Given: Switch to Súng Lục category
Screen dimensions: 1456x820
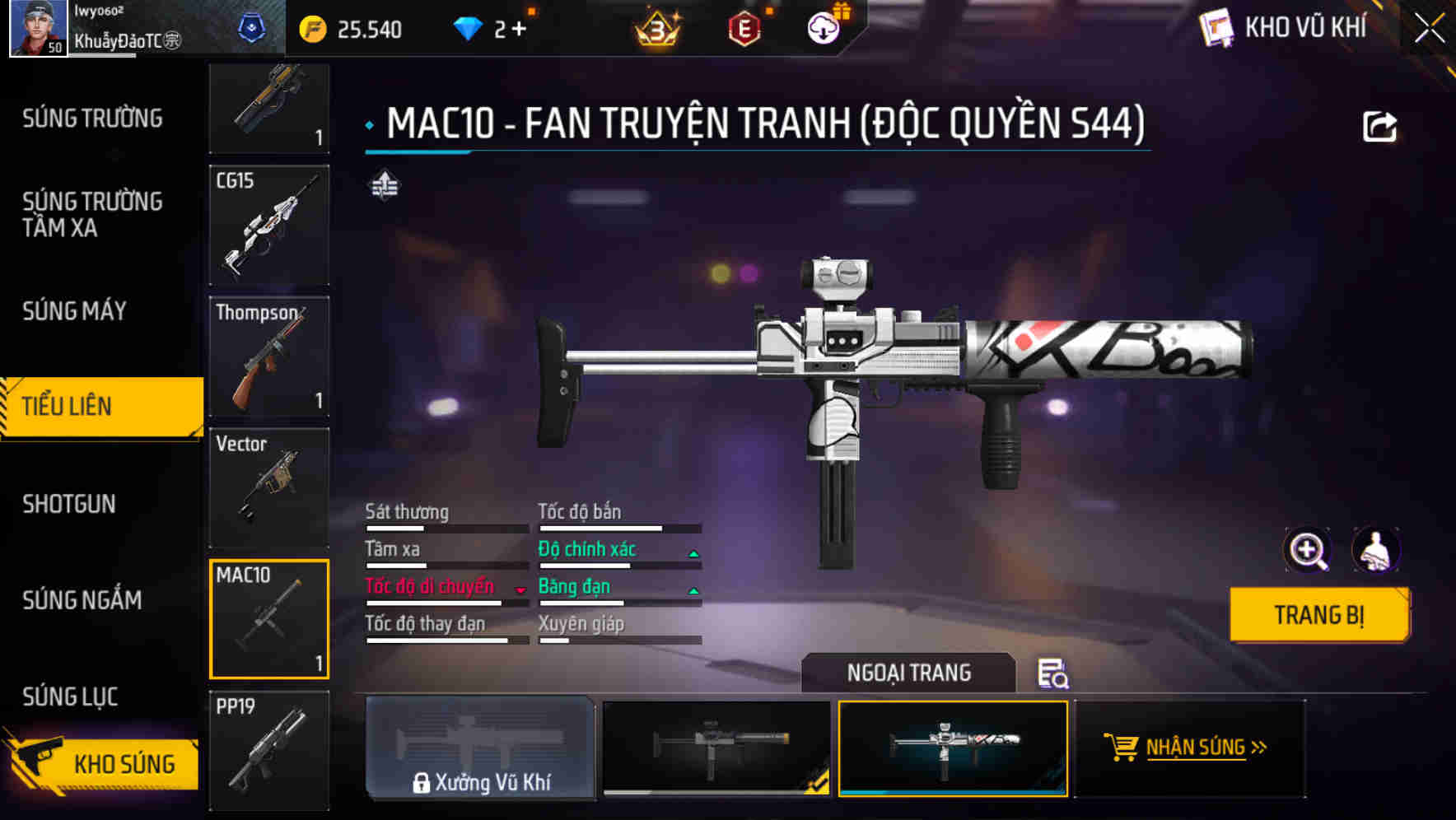Looking at the screenshot, I should click(x=70, y=697).
